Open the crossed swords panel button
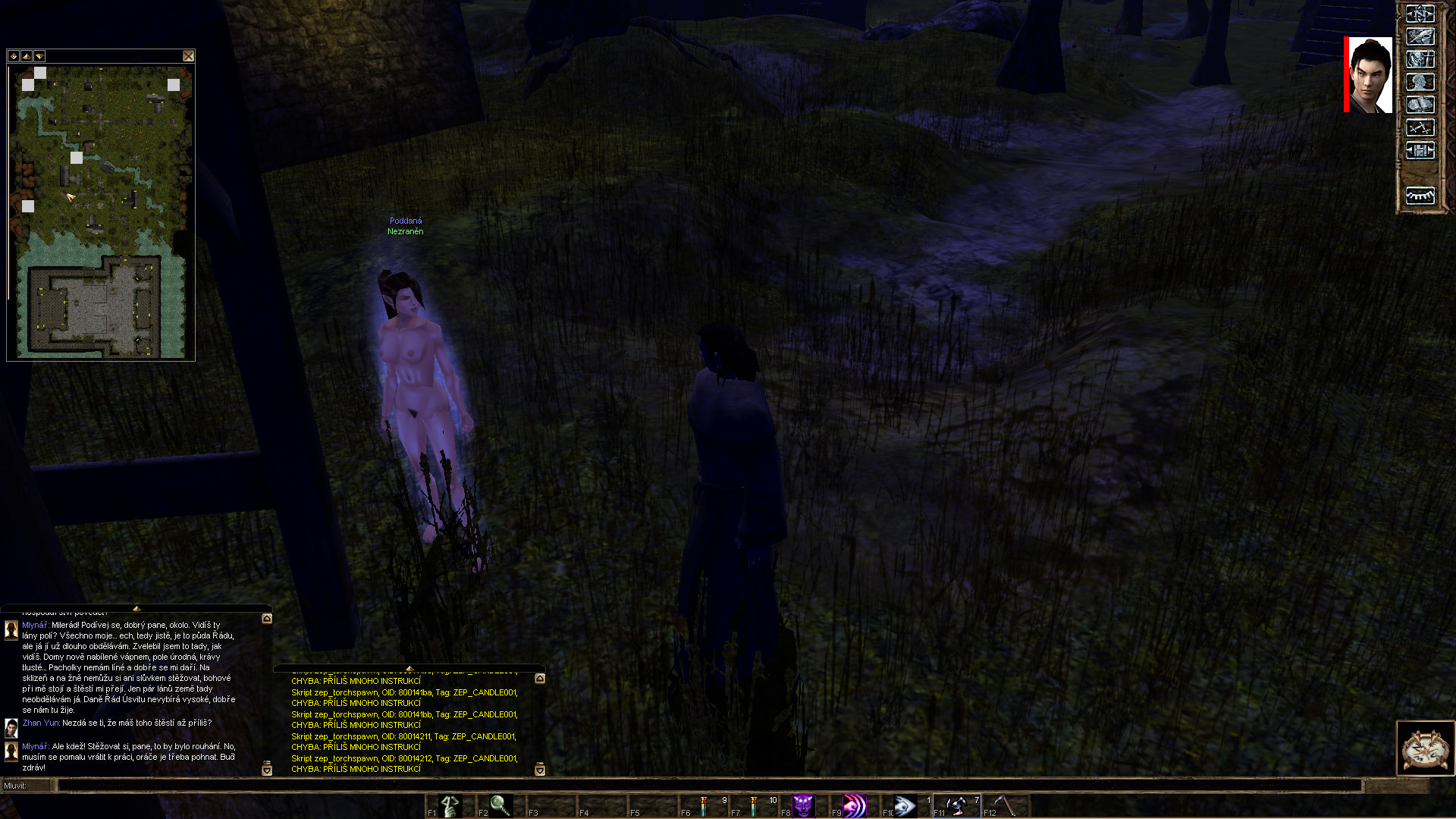This screenshot has width=1456, height=819. point(1420,127)
